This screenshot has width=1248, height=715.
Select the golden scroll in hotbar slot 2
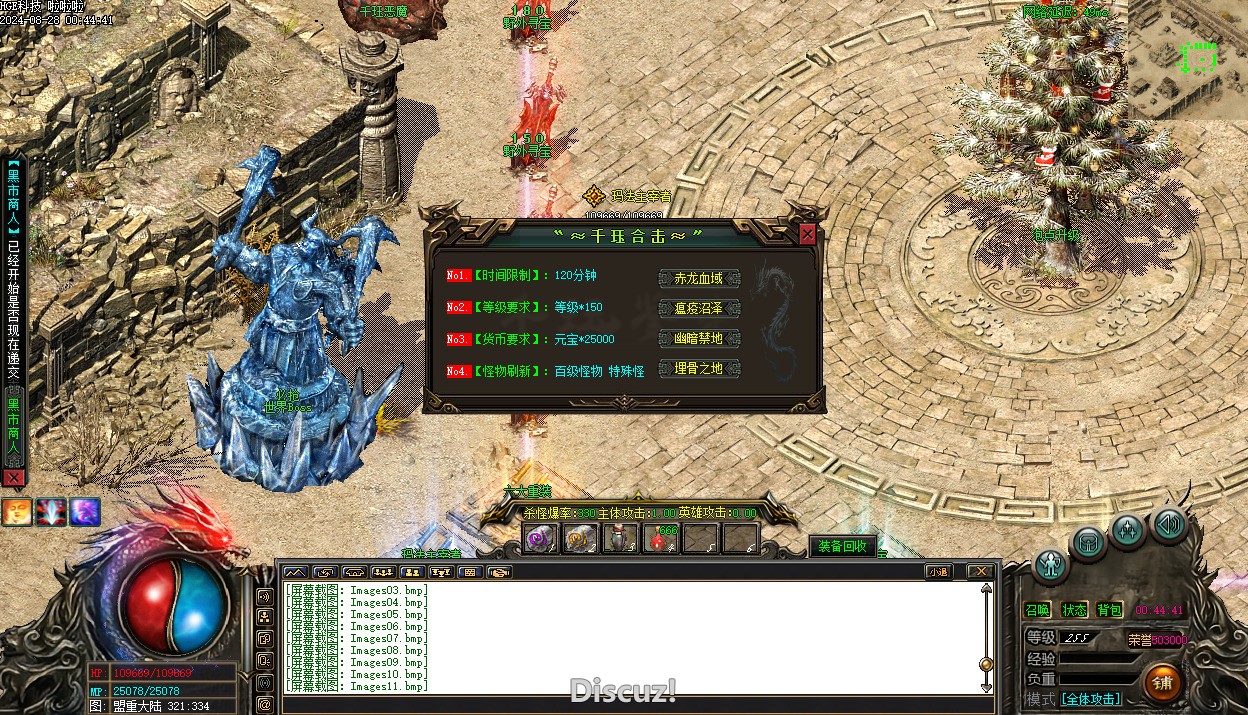coord(581,539)
